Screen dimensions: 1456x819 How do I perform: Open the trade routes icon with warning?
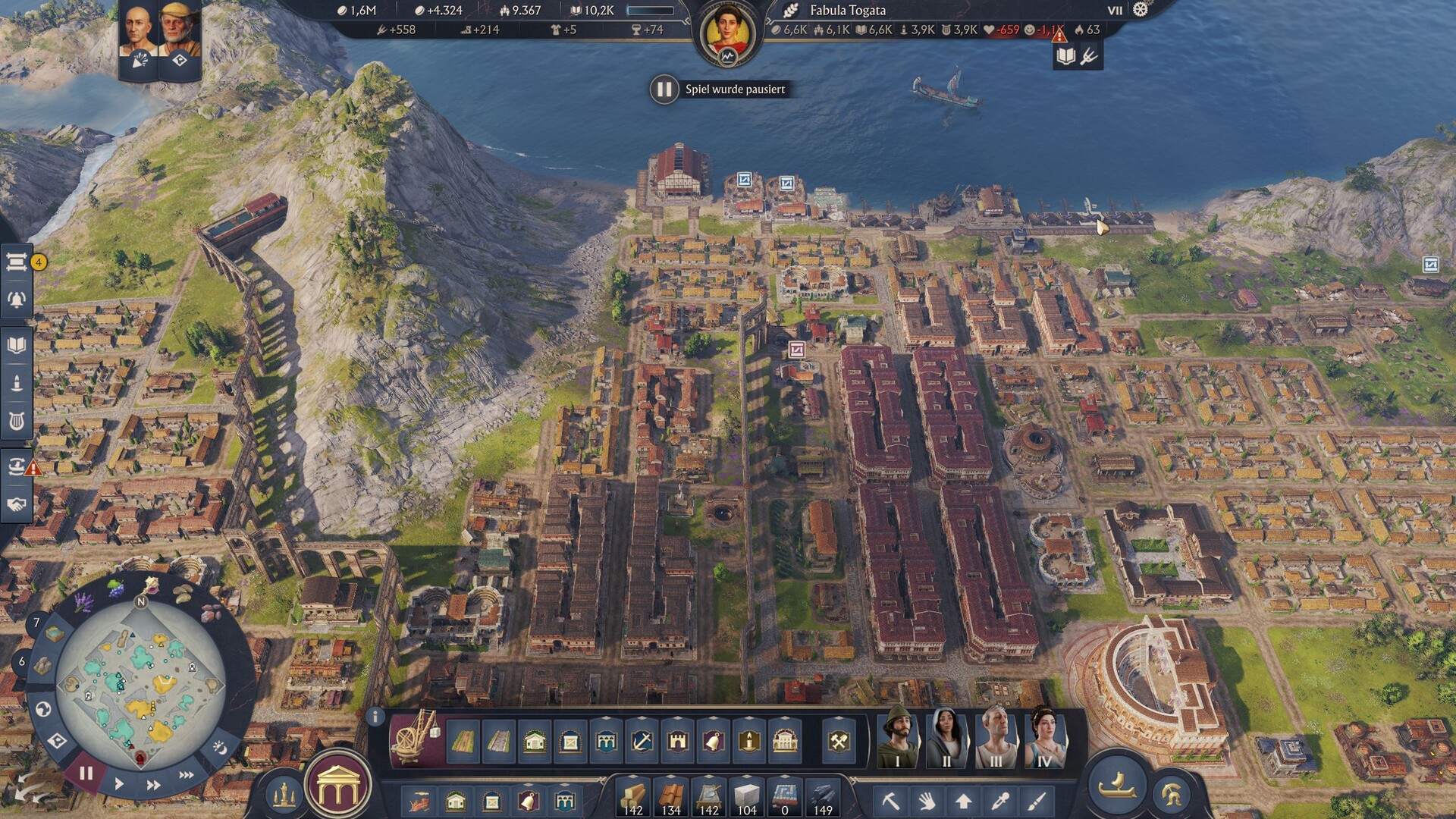[17, 466]
